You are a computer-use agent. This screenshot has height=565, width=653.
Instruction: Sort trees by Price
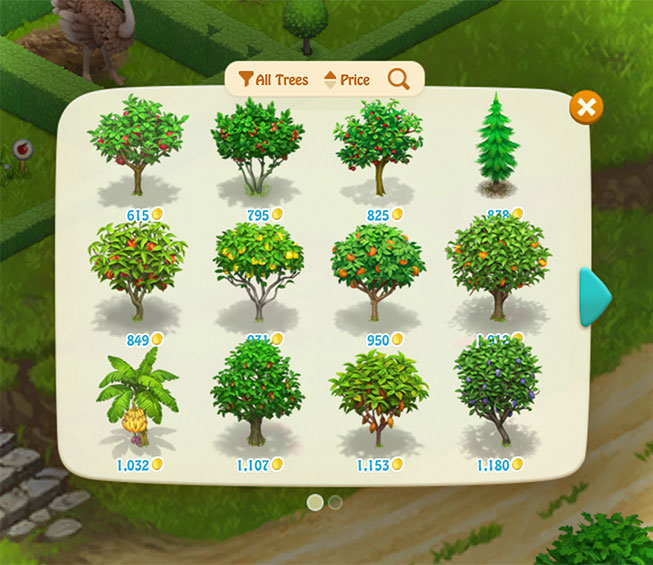point(346,80)
